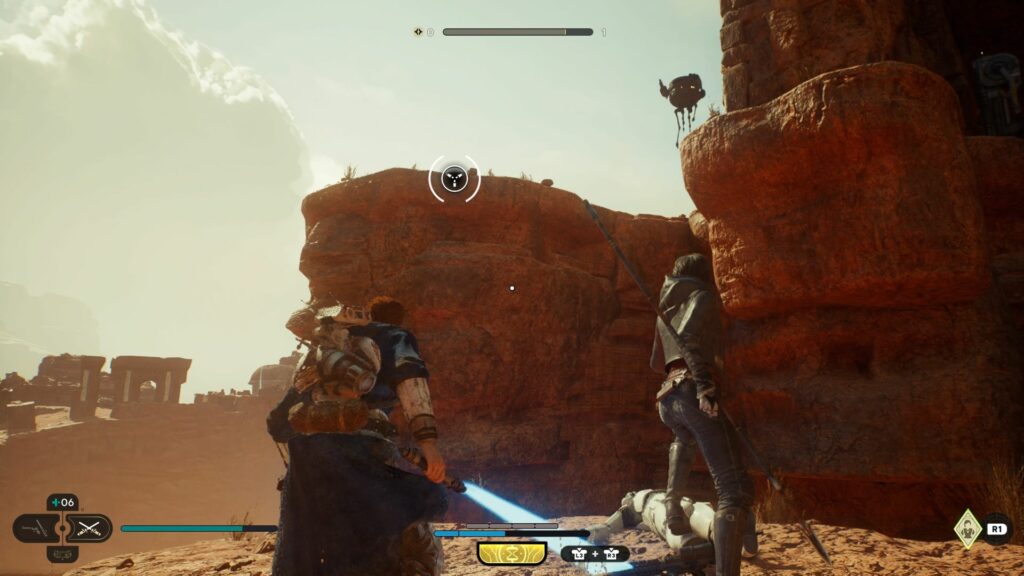1024x576 pixels.
Task: Switch to the dimmed single-blade stance icon
Action: point(36,528)
